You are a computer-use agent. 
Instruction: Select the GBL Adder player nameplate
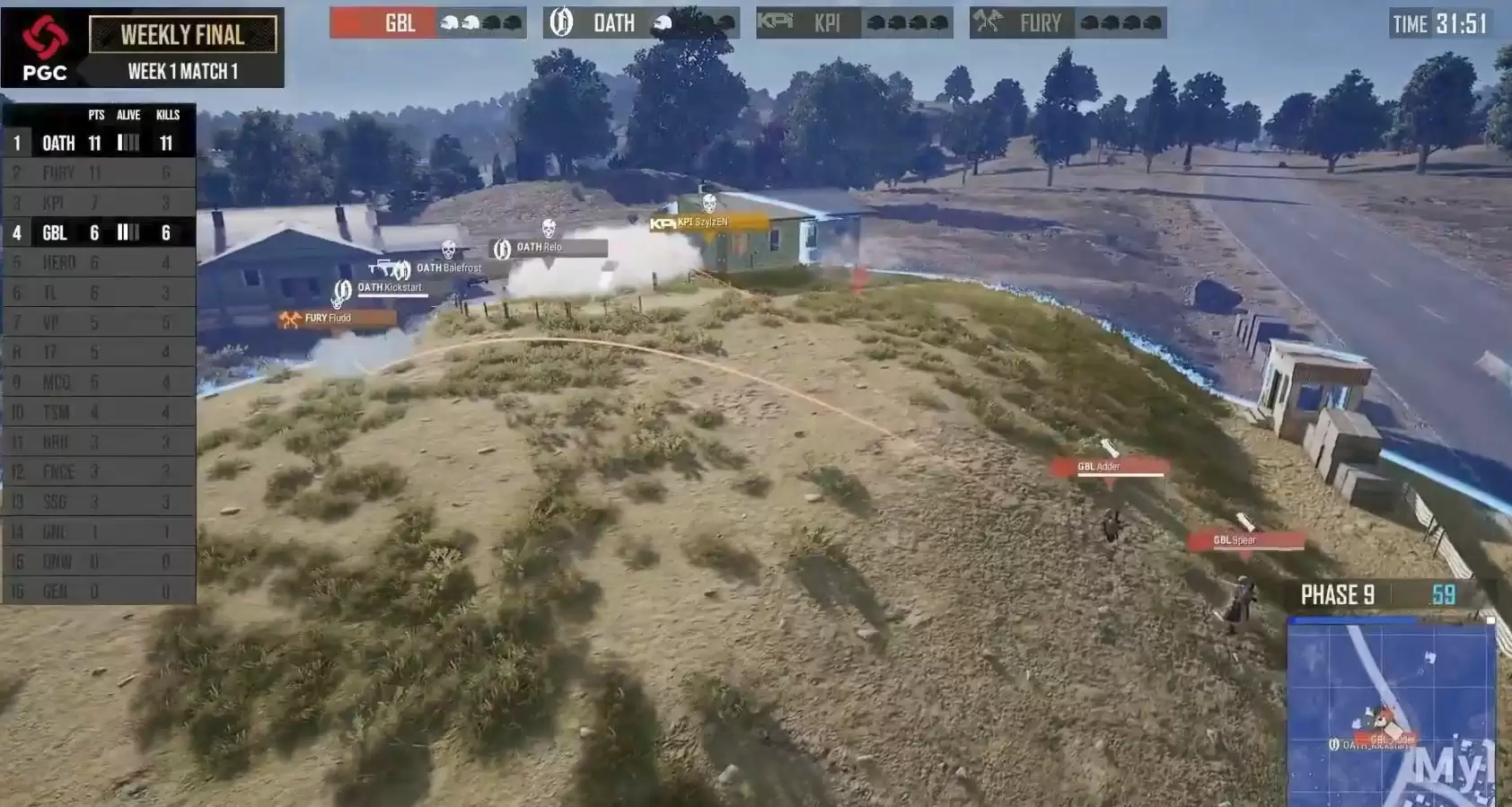[1110, 467]
